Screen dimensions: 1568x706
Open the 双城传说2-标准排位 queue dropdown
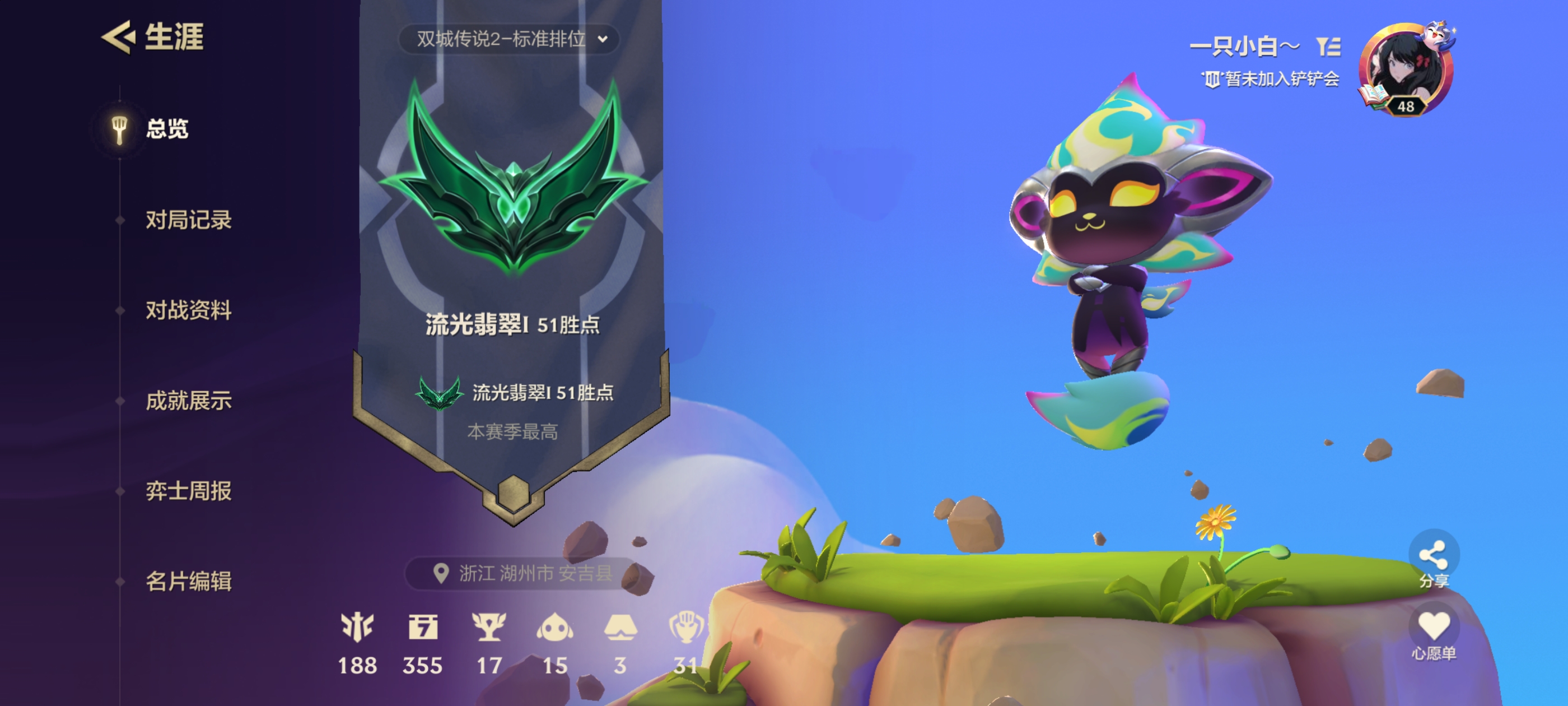point(511,40)
